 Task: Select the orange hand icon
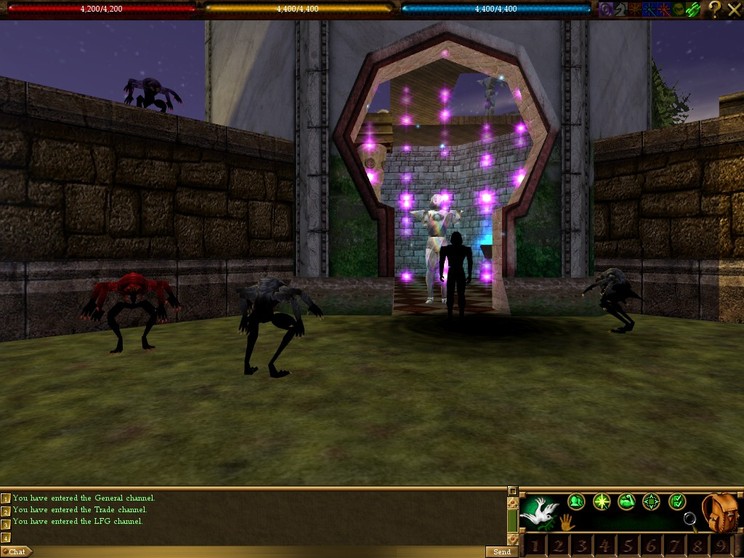tap(566, 522)
